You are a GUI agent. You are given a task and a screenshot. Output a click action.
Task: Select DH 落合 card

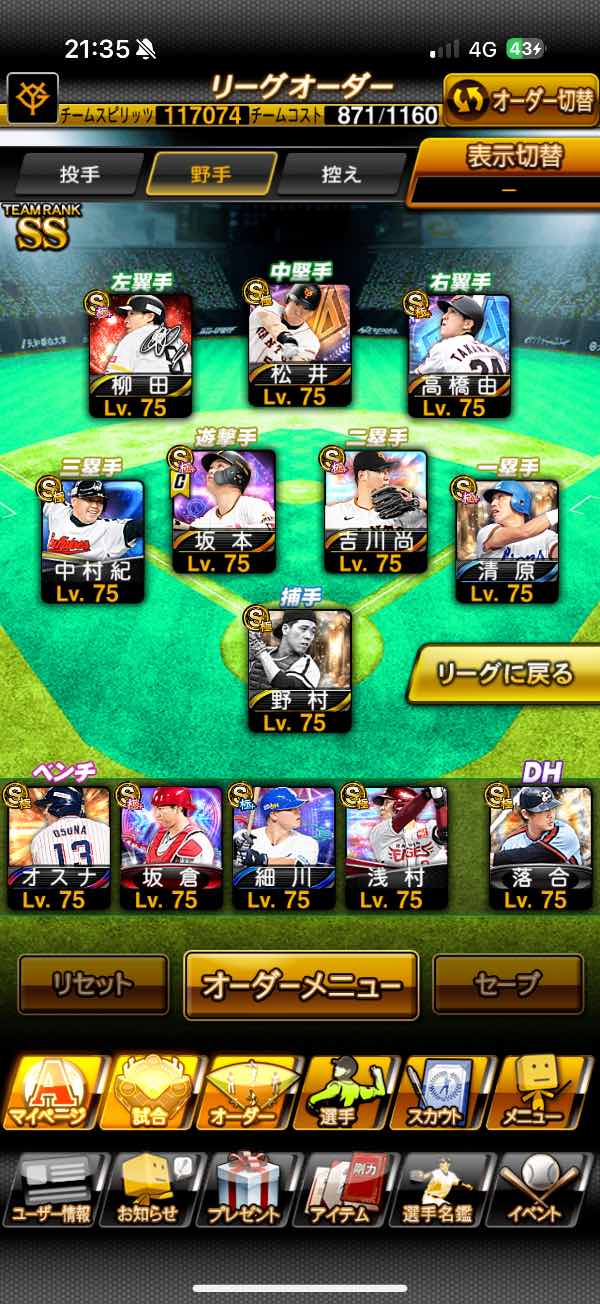pos(540,846)
